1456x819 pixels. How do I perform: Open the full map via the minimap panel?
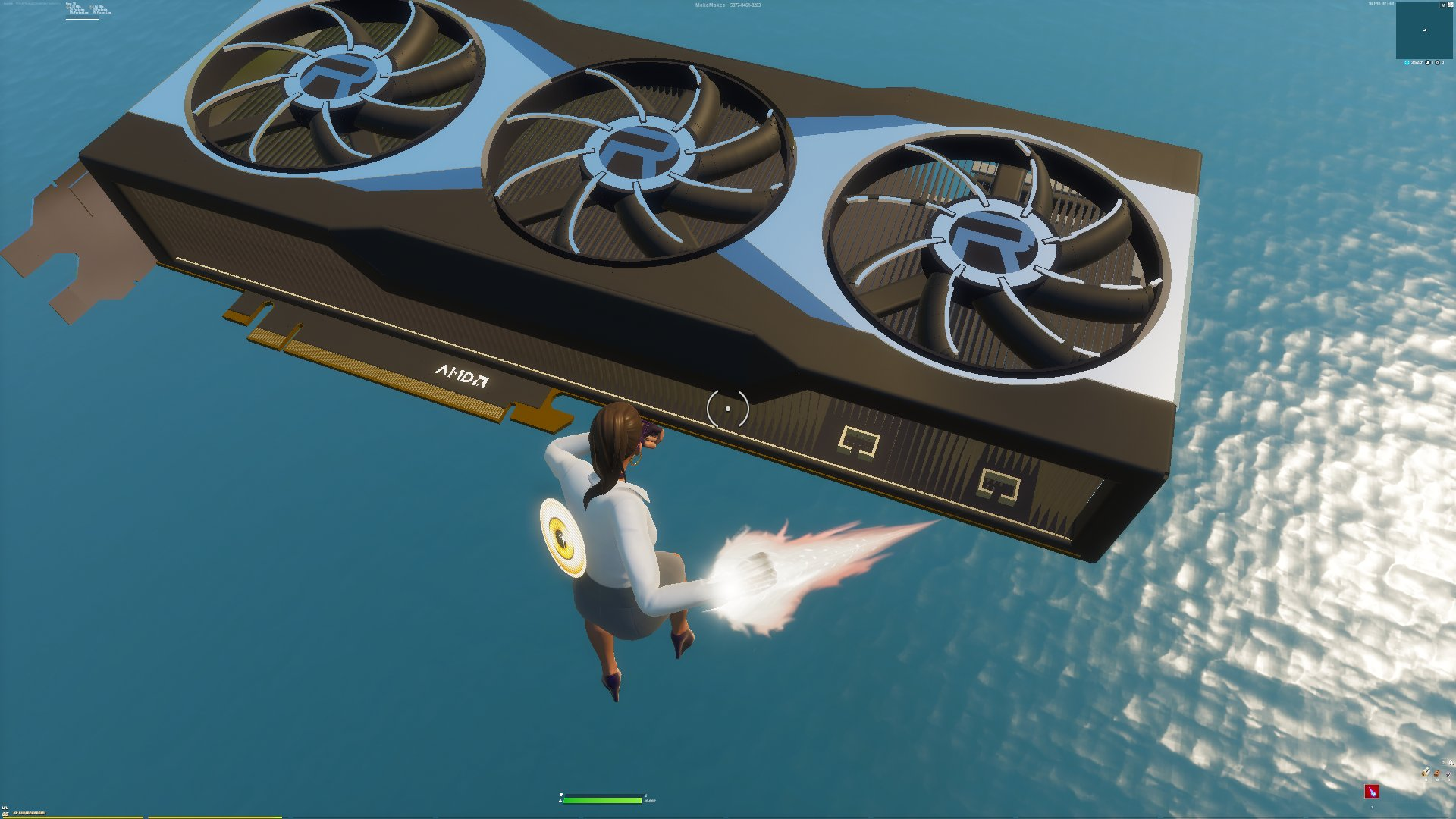point(1424,32)
